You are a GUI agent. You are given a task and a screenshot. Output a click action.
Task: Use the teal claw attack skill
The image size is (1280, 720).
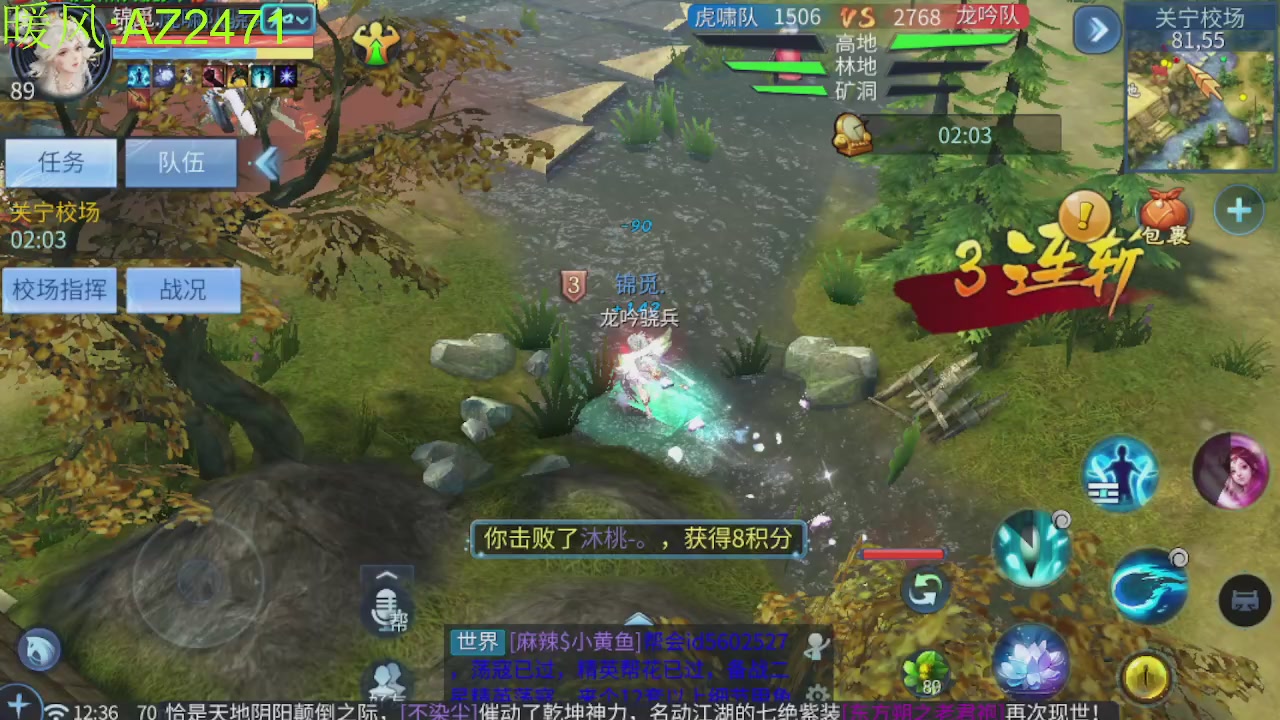[x=1031, y=545]
